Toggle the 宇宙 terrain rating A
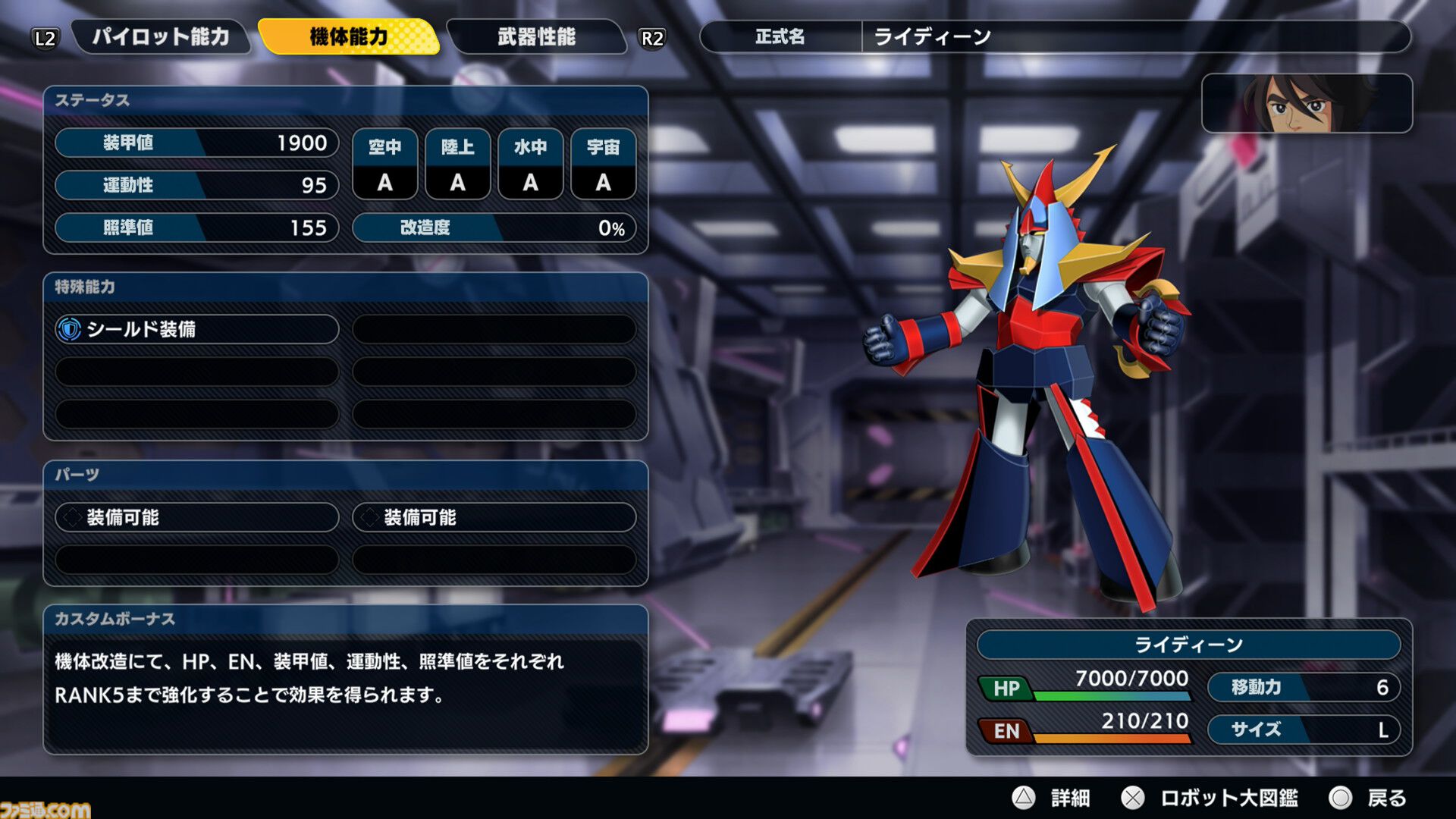The image size is (1456, 819). [x=602, y=182]
